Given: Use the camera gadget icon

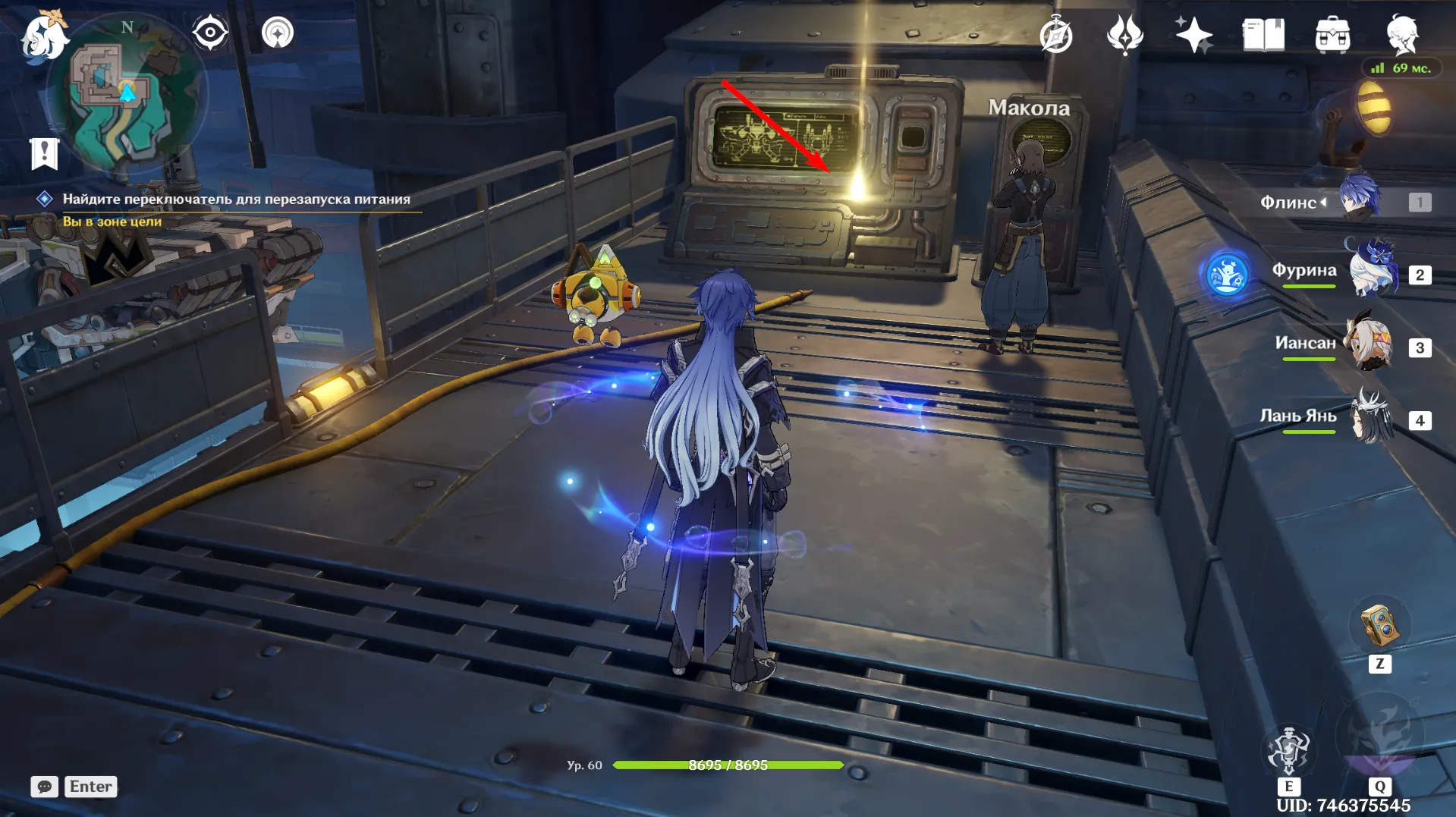Looking at the screenshot, I should 1379,627.
